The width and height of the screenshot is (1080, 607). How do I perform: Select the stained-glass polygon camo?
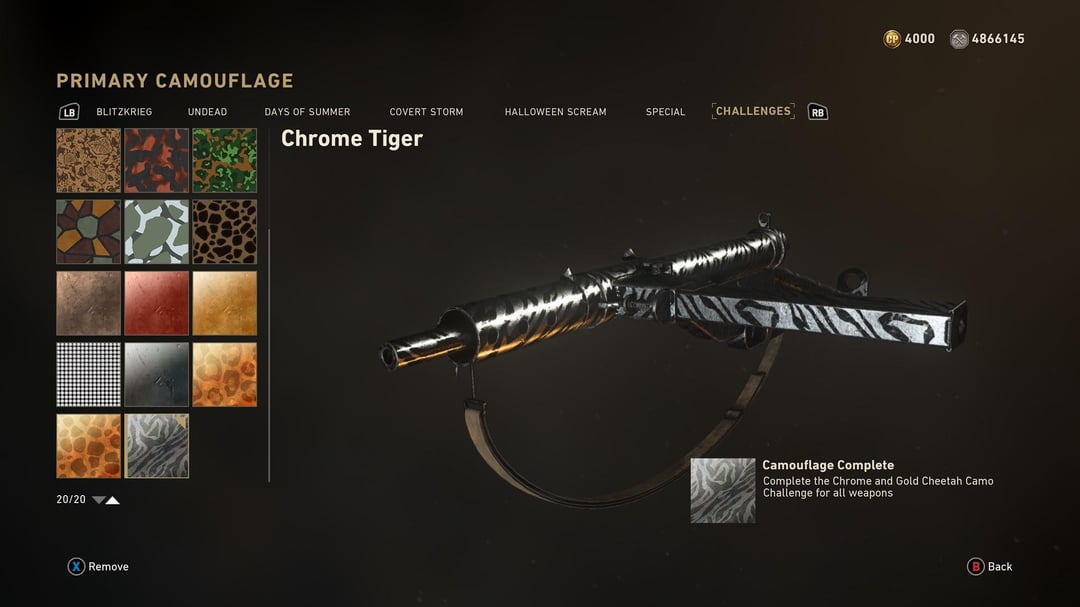88,231
